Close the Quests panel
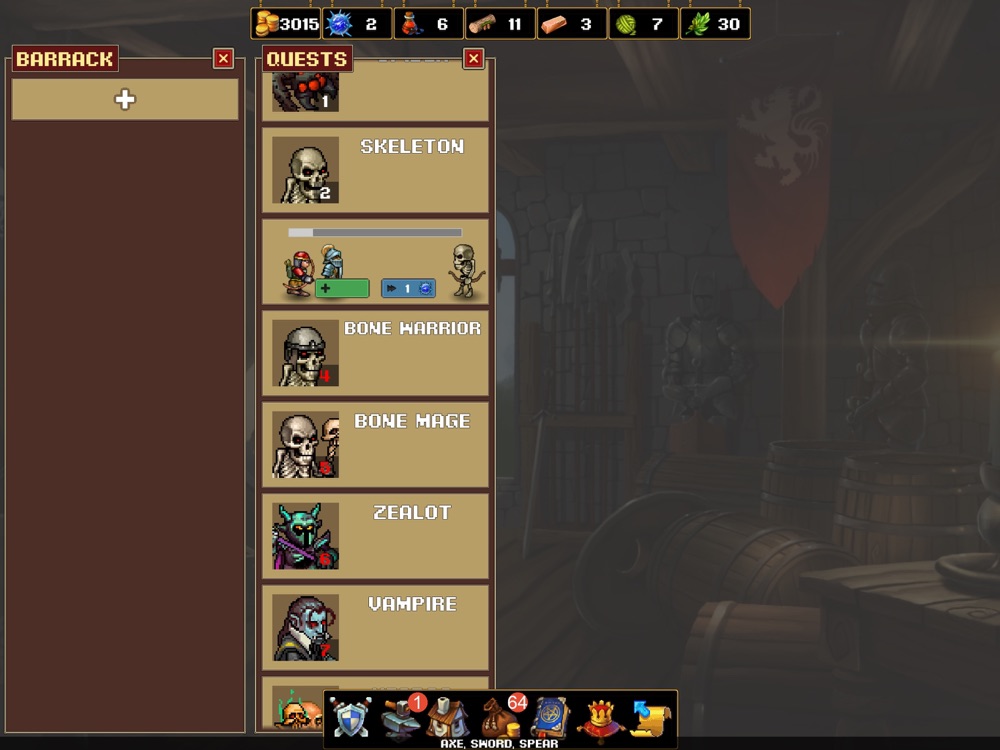Viewport: 1000px width, 750px height. [x=474, y=59]
